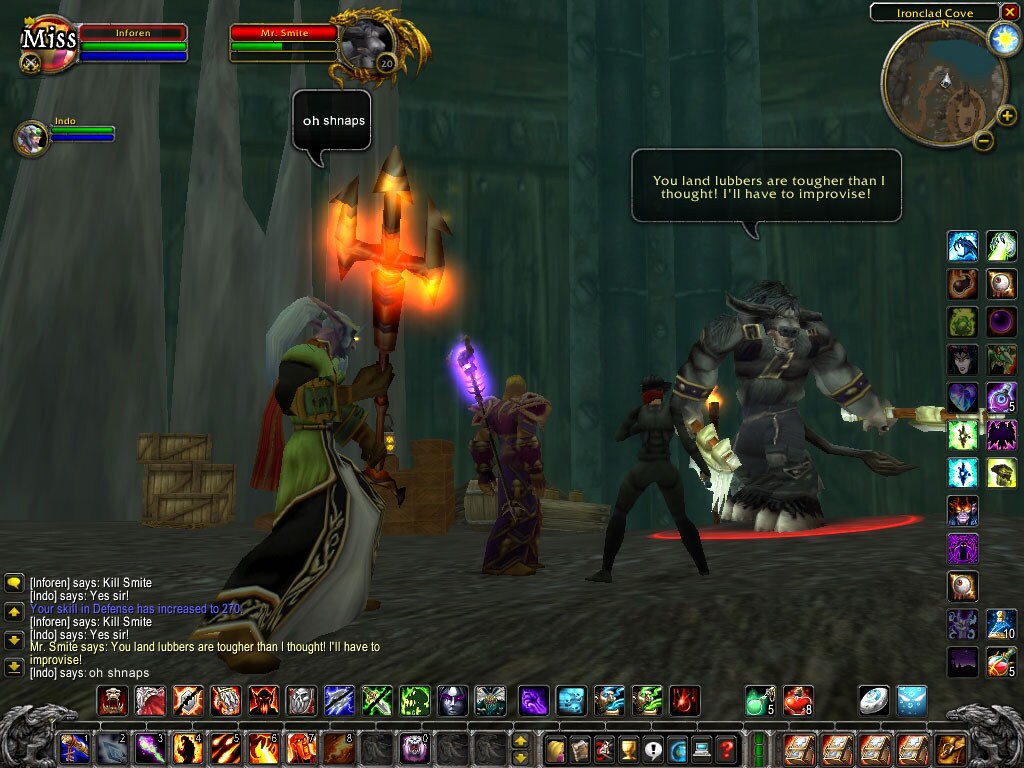Click the minimap zoom-out minus button

tap(983, 141)
